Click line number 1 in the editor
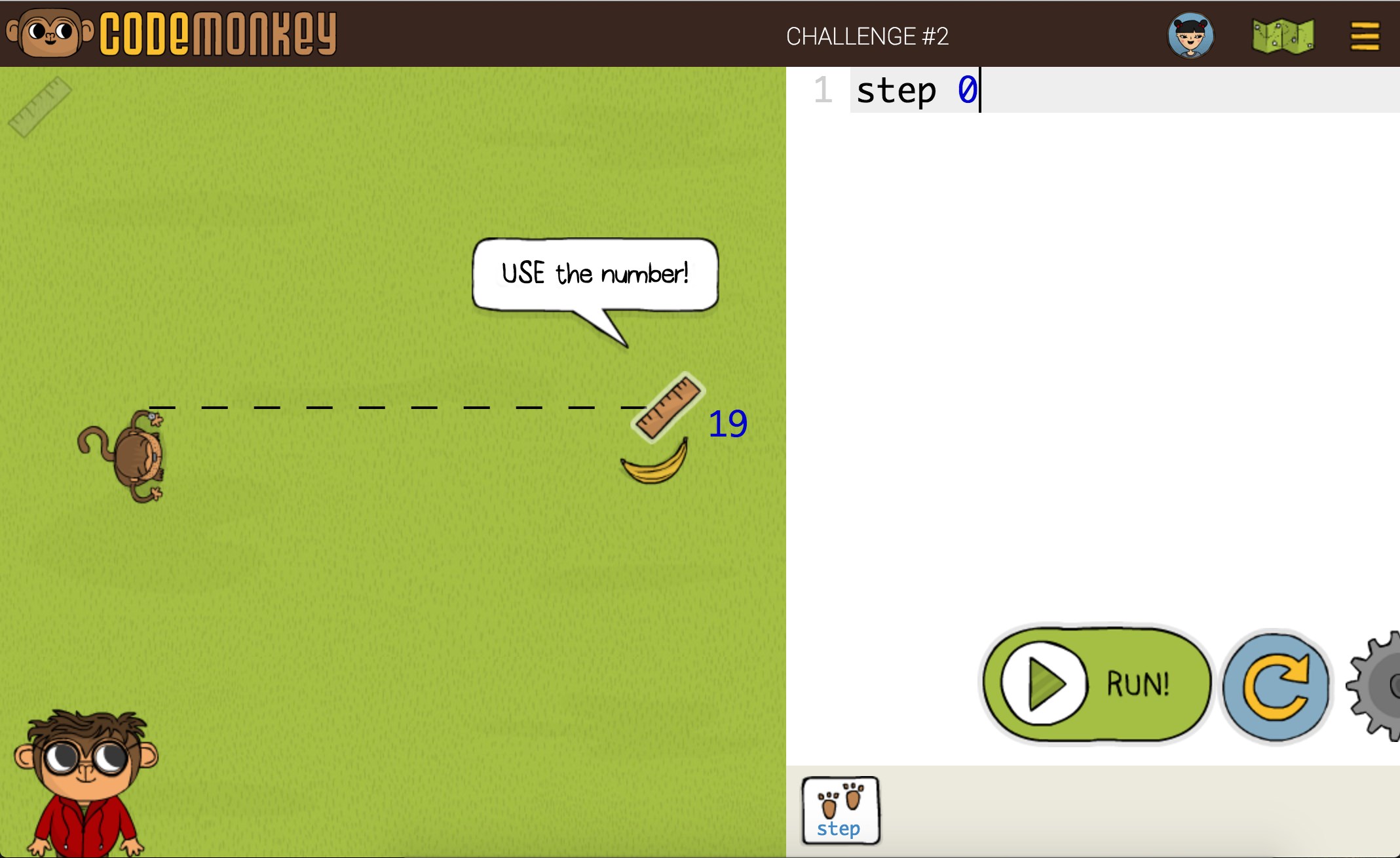The width and height of the screenshot is (1400, 858). 823,90
